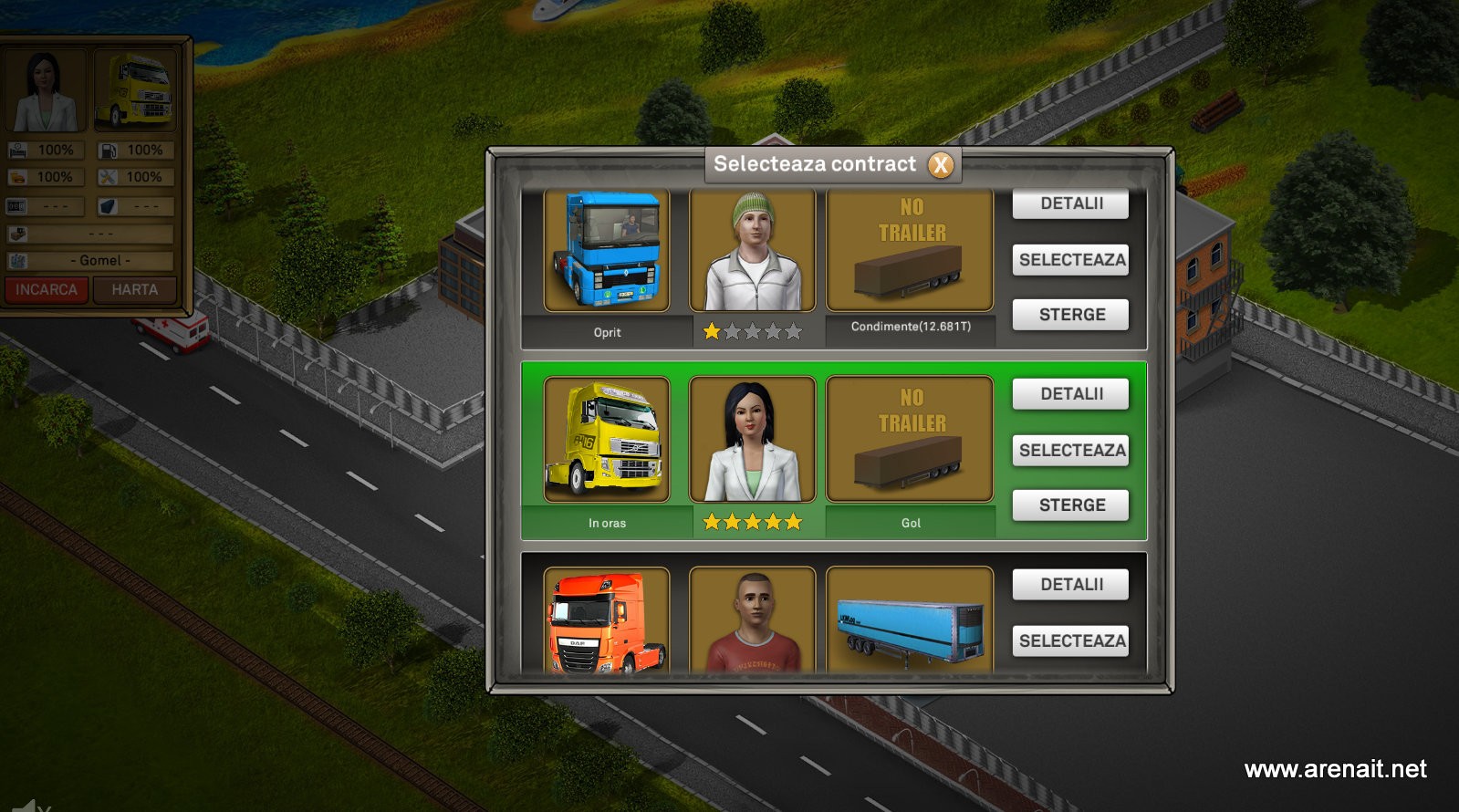The width and height of the screenshot is (1459, 812).
Task: Select the orange DAF truck thumbnail
Action: [x=607, y=622]
